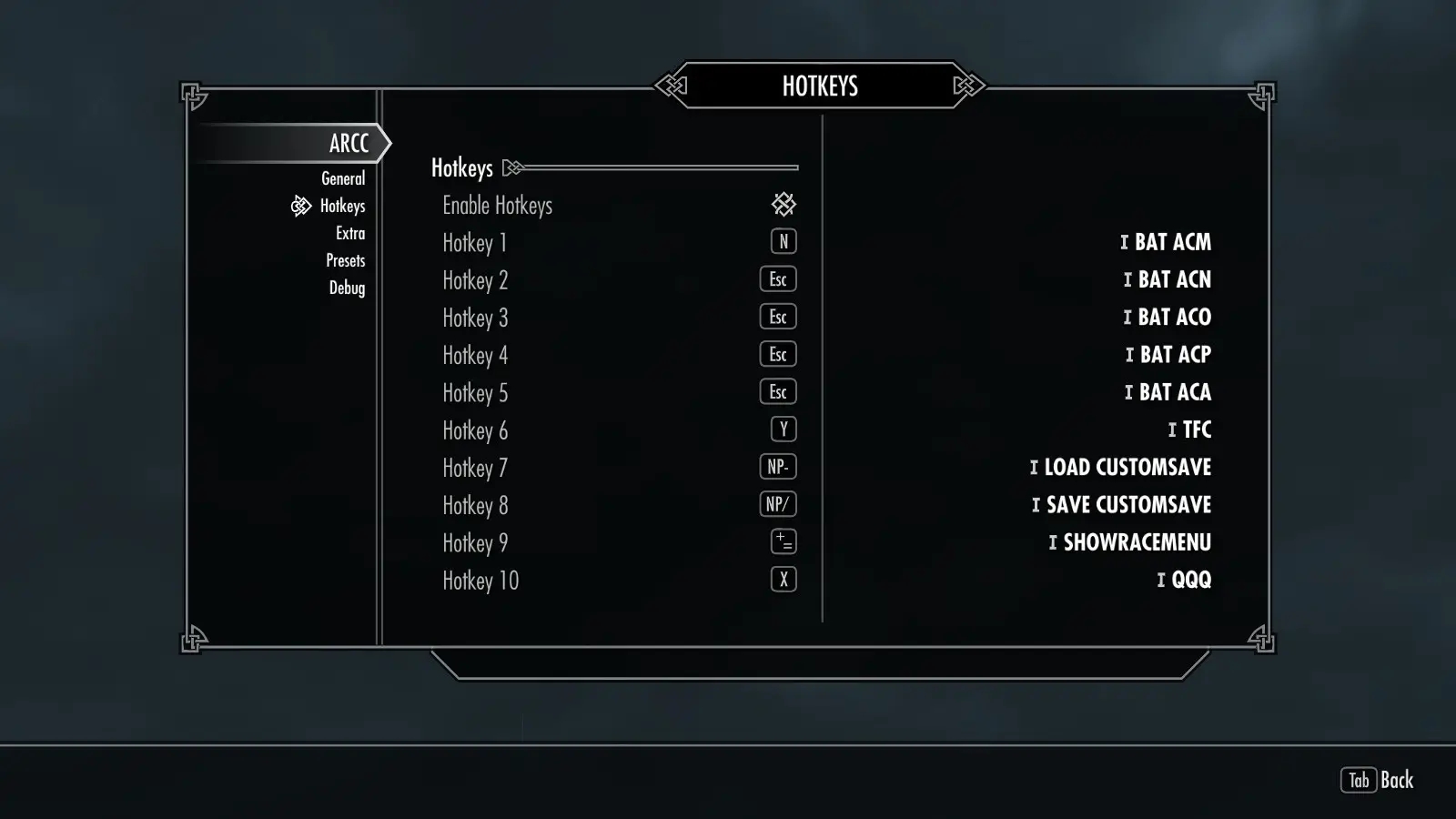This screenshot has height=819, width=1456.
Task: Choose the Hotkey 3 binding
Action: [777, 318]
